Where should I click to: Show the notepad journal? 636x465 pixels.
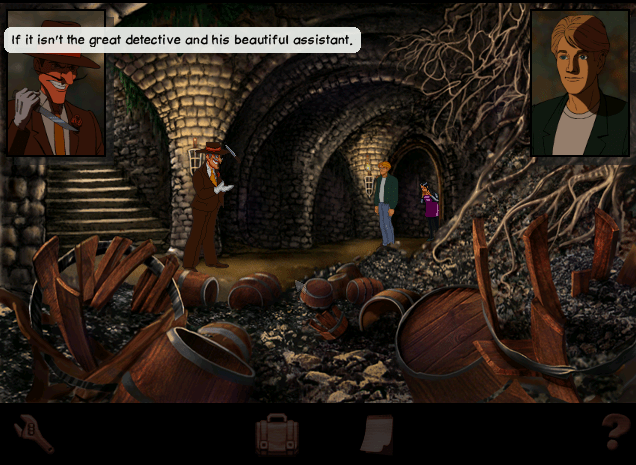click(379, 435)
